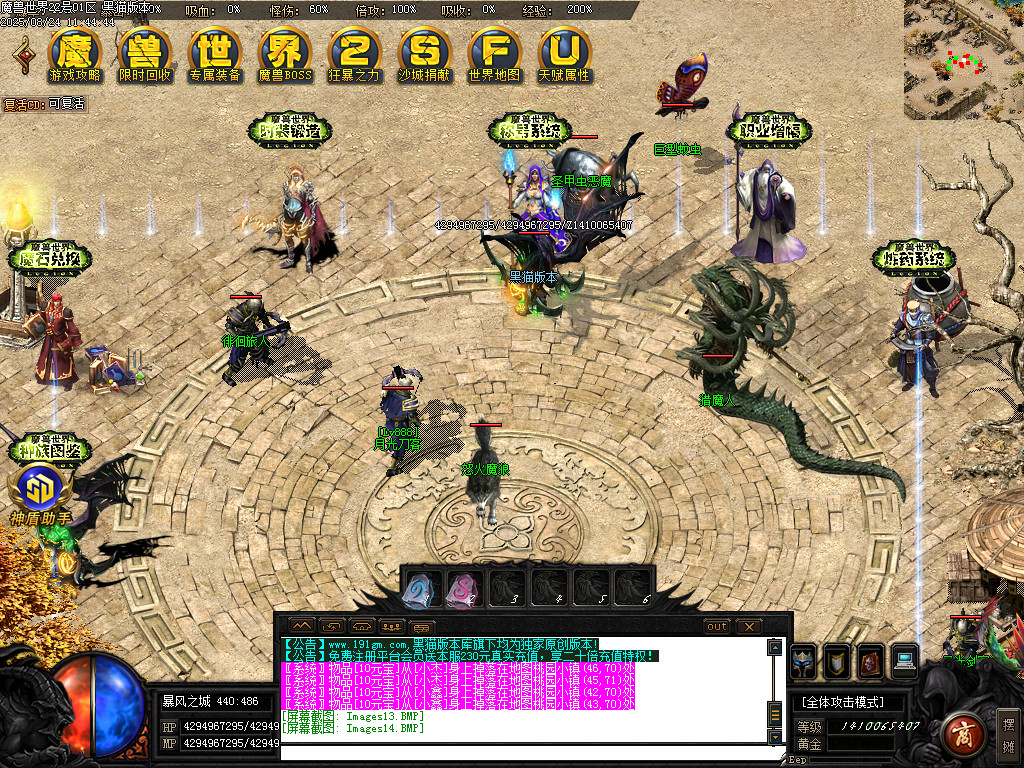The height and width of the screenshot is (768, 1024).
Task: Click the chat window's out button
Action: 717,626
